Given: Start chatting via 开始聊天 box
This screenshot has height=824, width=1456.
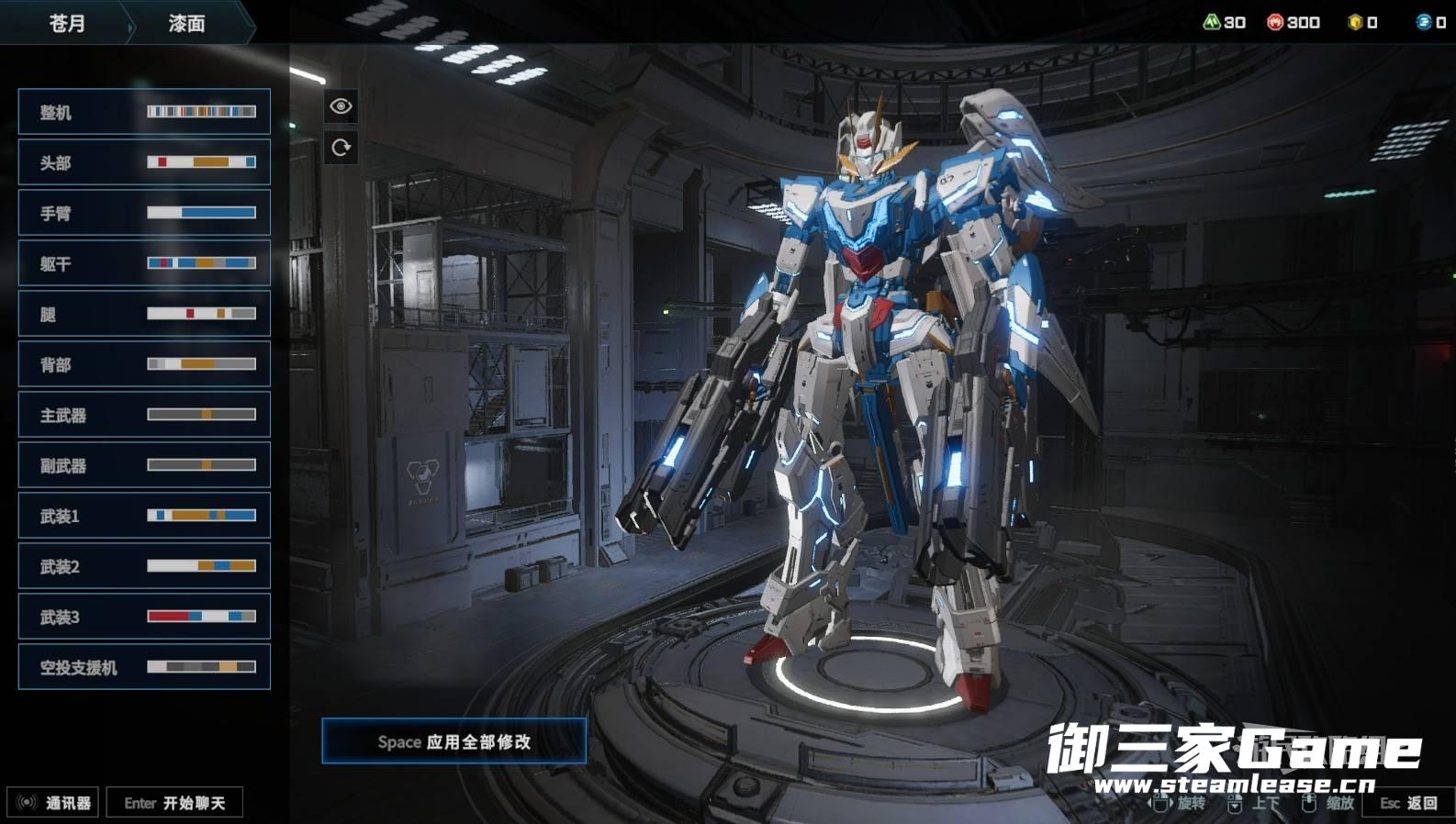Looking at the screenshot, I should coord(174,803).
